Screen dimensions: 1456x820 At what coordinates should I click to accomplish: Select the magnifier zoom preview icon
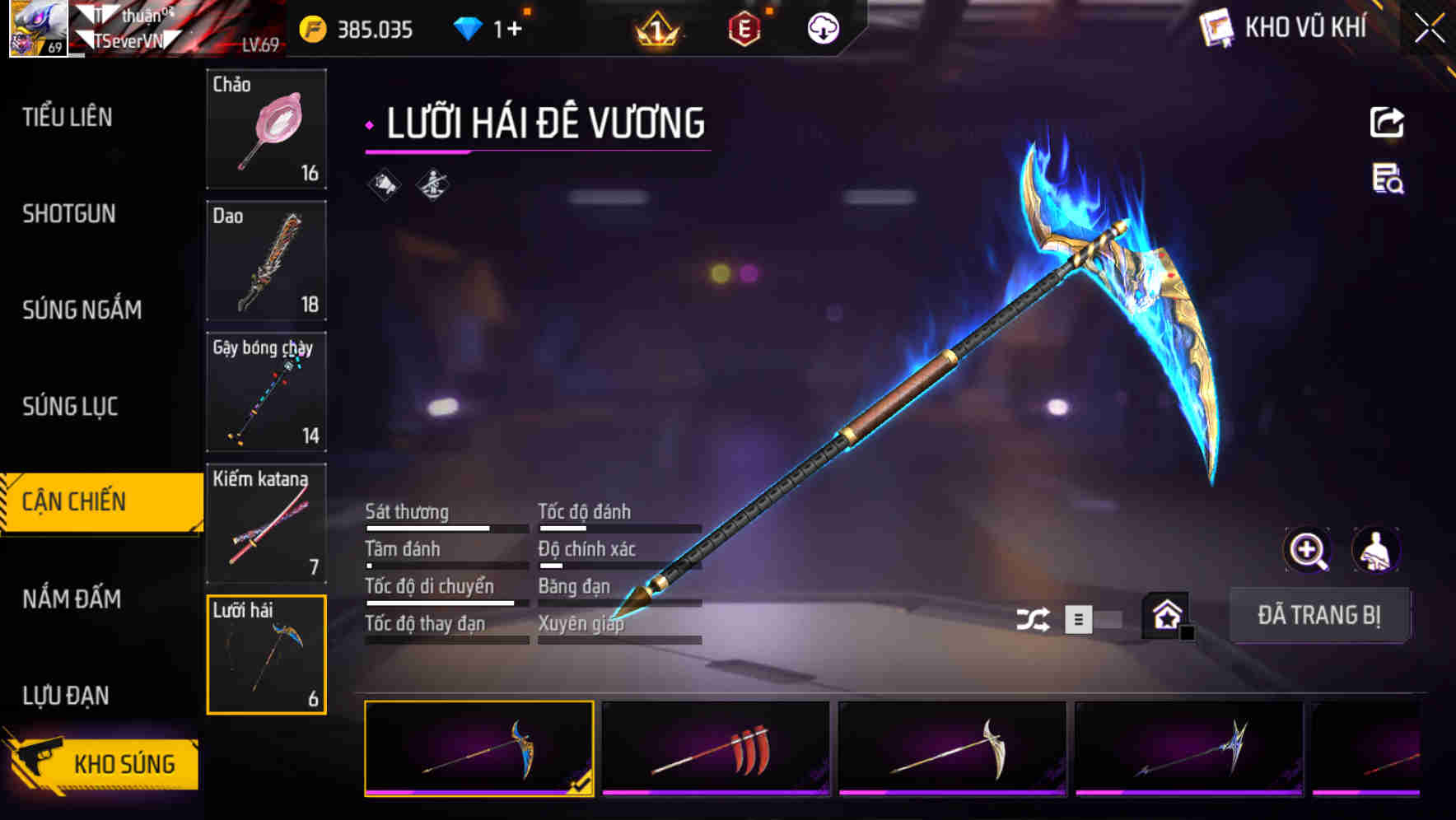point(1309,550)
